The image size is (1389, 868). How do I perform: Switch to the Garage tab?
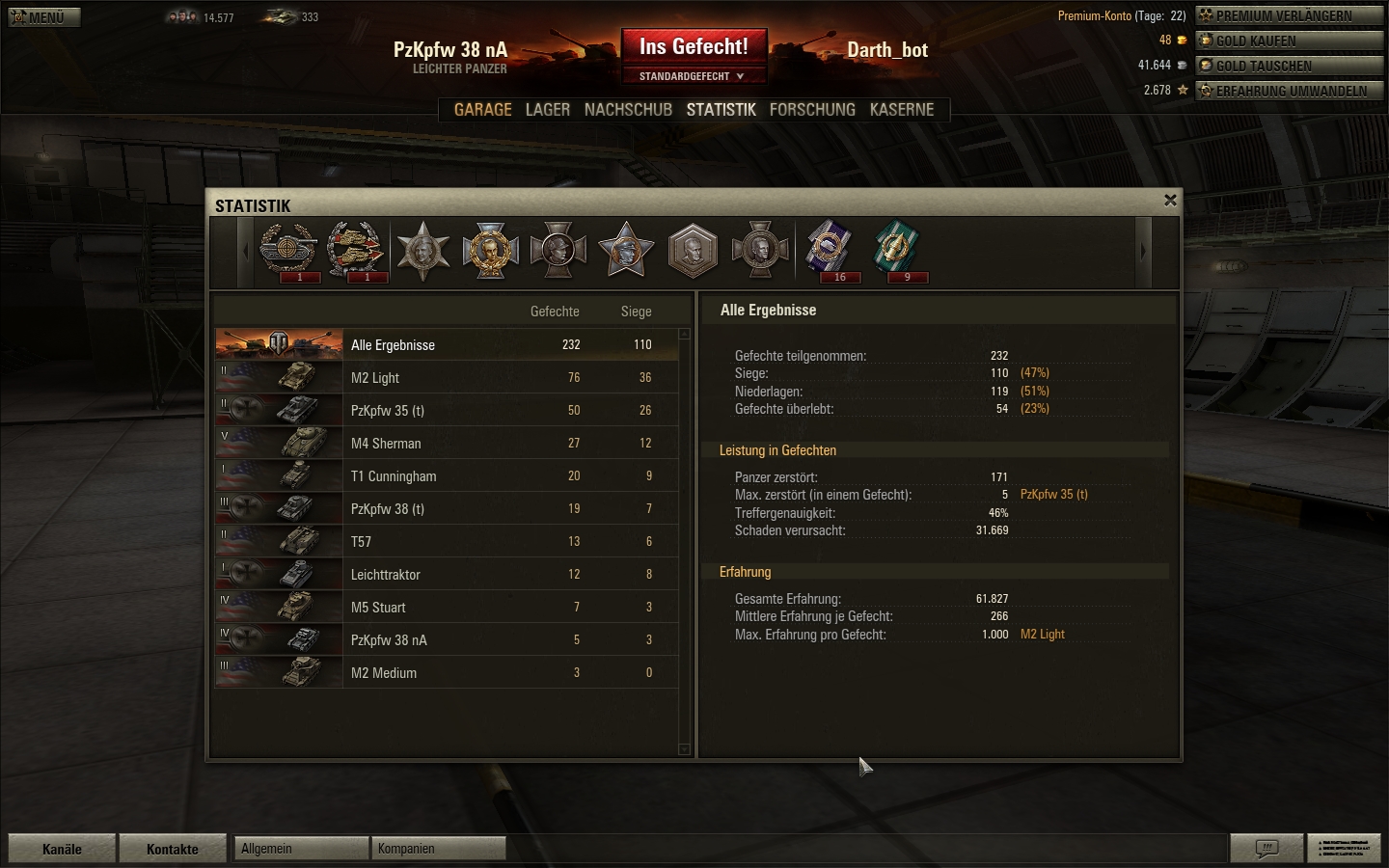pyautogui.click(x=482, y=110)
